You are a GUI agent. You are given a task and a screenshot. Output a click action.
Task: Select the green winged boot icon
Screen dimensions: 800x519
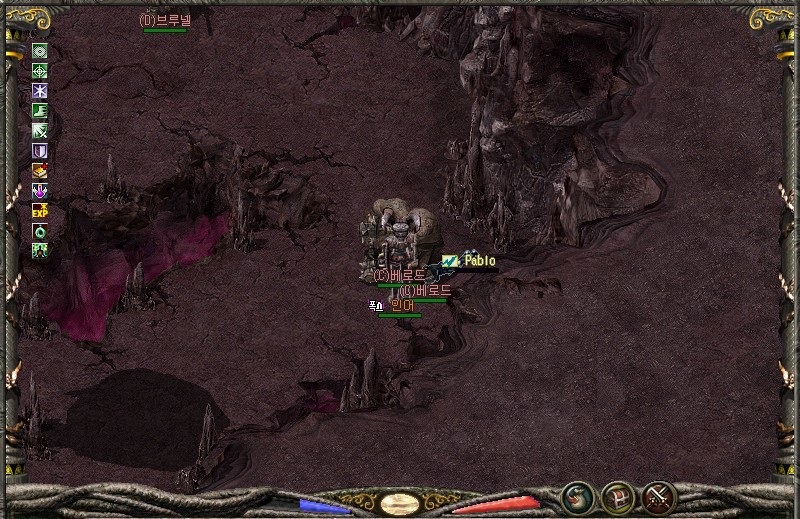pyautogui.click(x=40, y=111)
